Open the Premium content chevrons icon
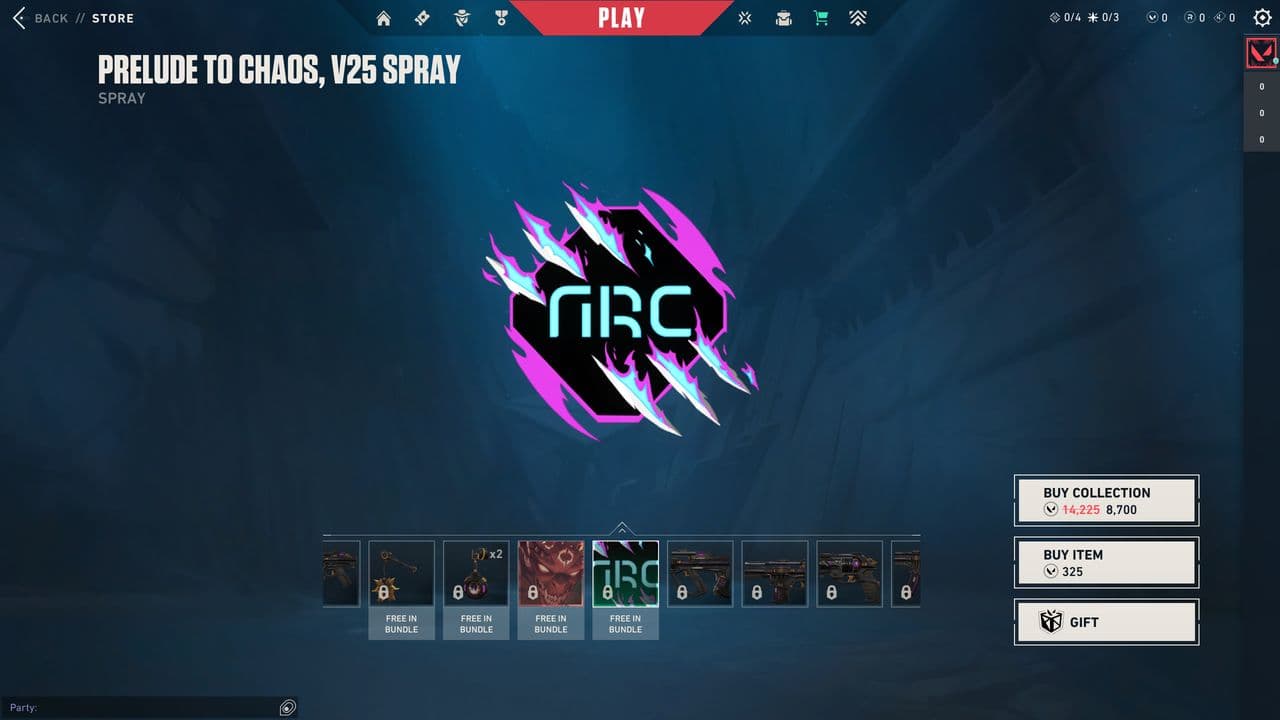This screenshot has width=1280, height=720. tap(858, 17)
